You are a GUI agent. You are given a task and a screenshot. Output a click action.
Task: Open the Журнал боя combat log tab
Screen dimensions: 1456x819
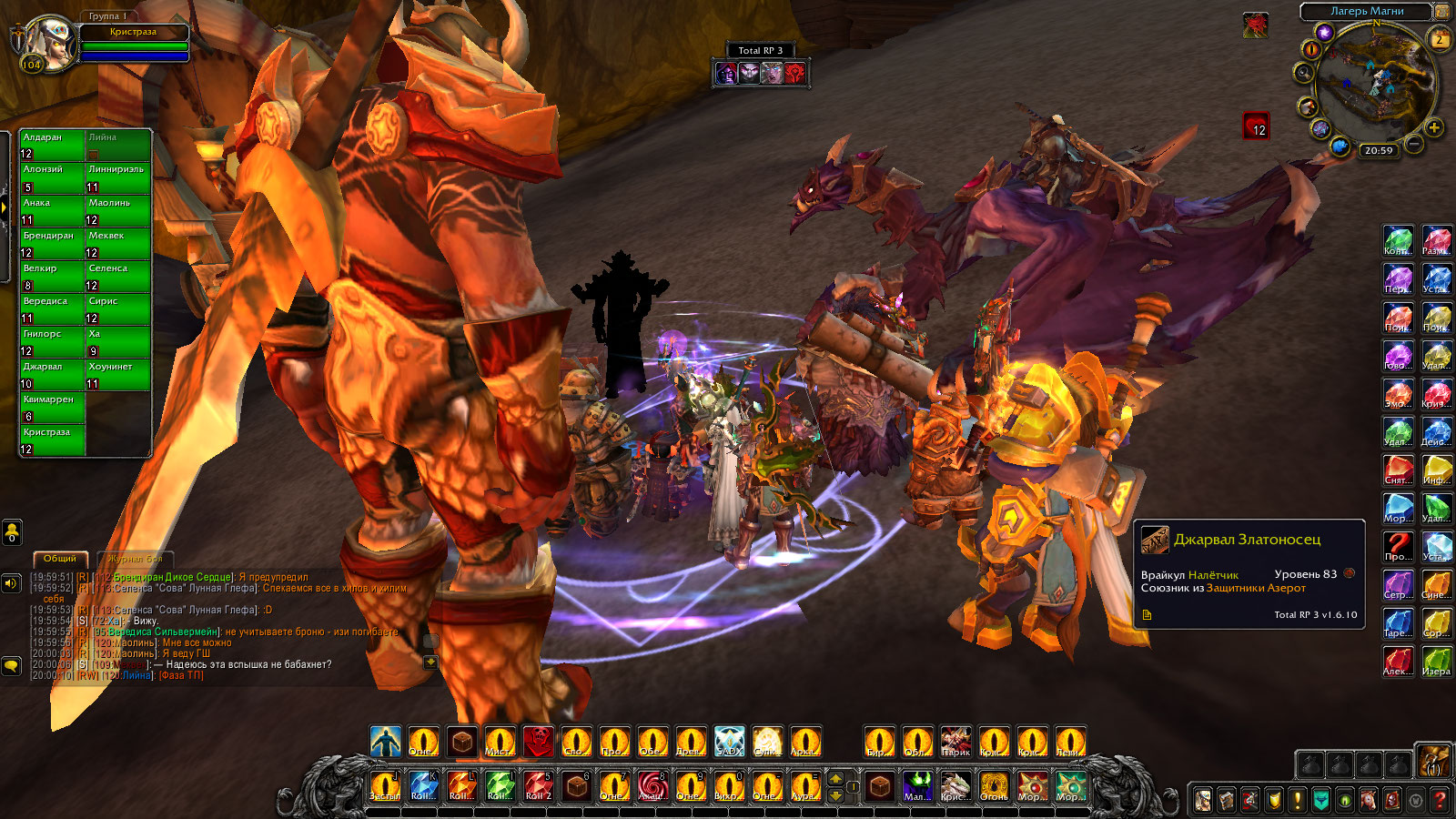pos(135,558)
